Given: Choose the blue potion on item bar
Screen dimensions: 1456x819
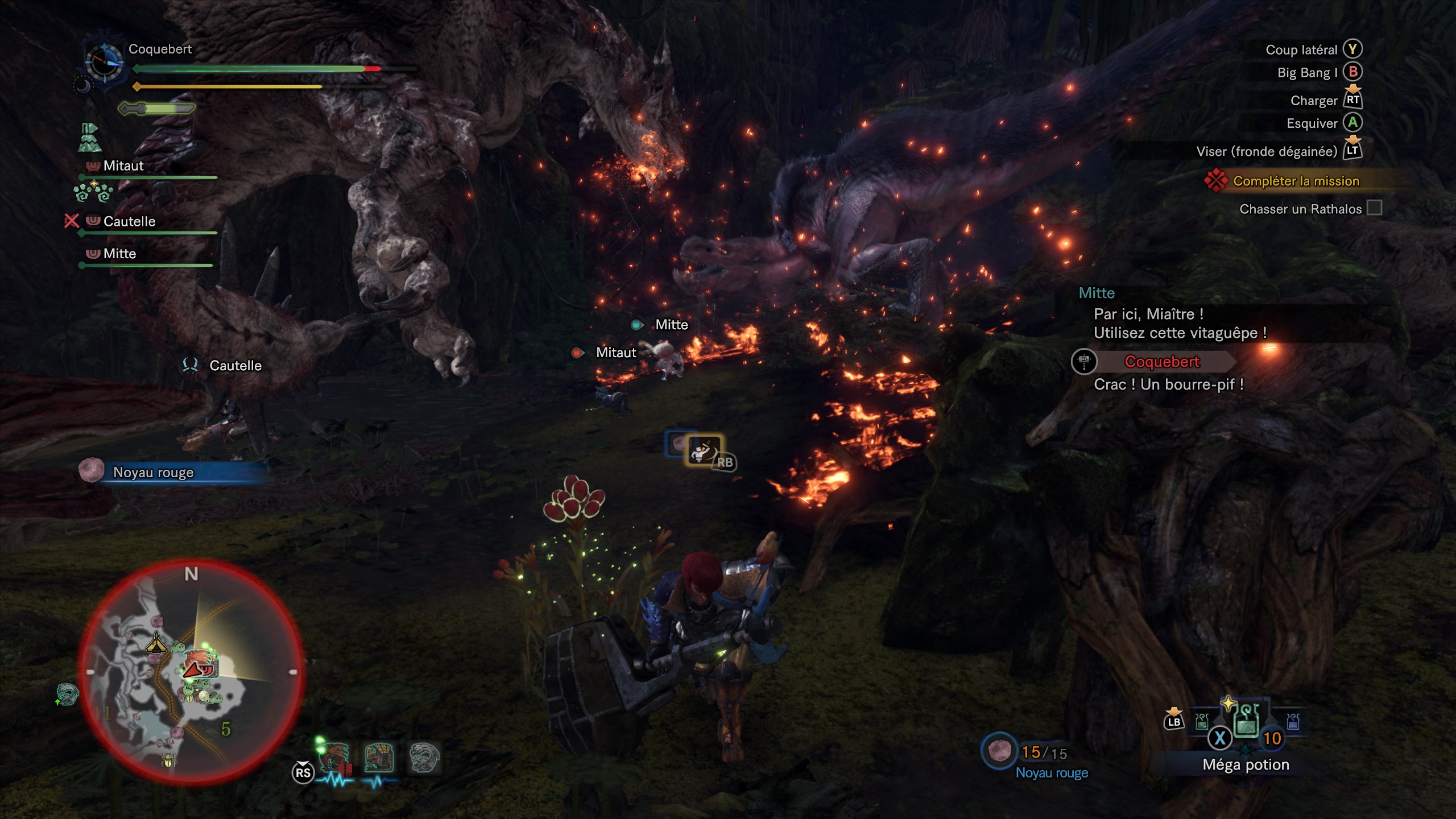Looking at the screenshot, I should pos(1293,722).
